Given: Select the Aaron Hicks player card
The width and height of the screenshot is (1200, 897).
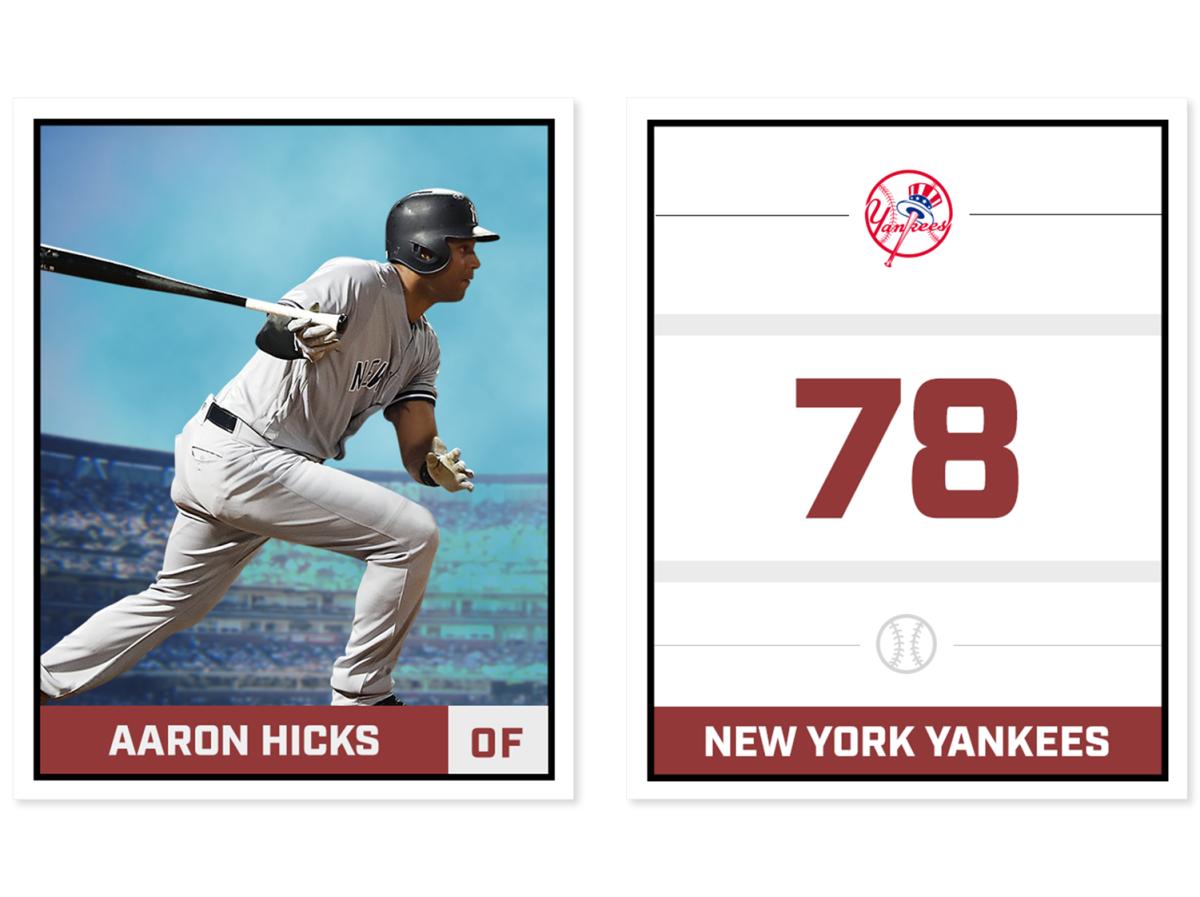Looking at the screenshot, I should tap(293, 448).
